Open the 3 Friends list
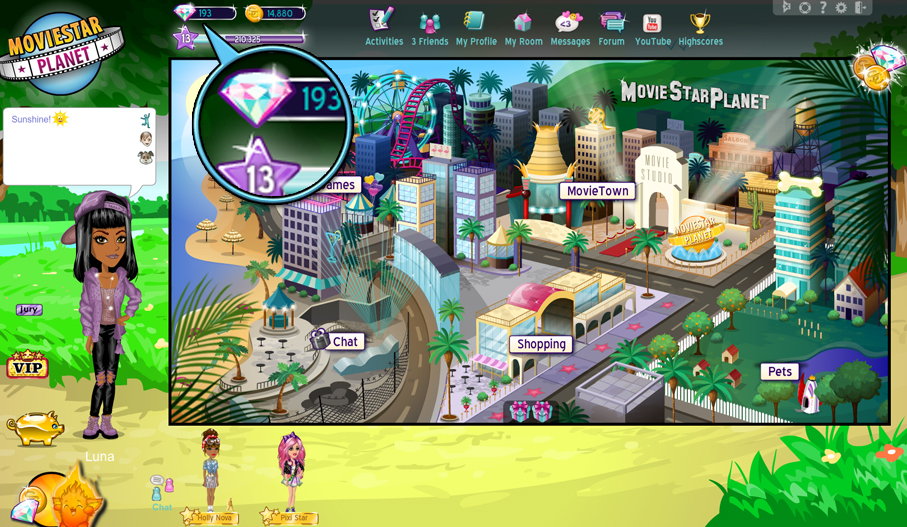Viewport: 907px width, 527px height. click(x=429, y=28)
